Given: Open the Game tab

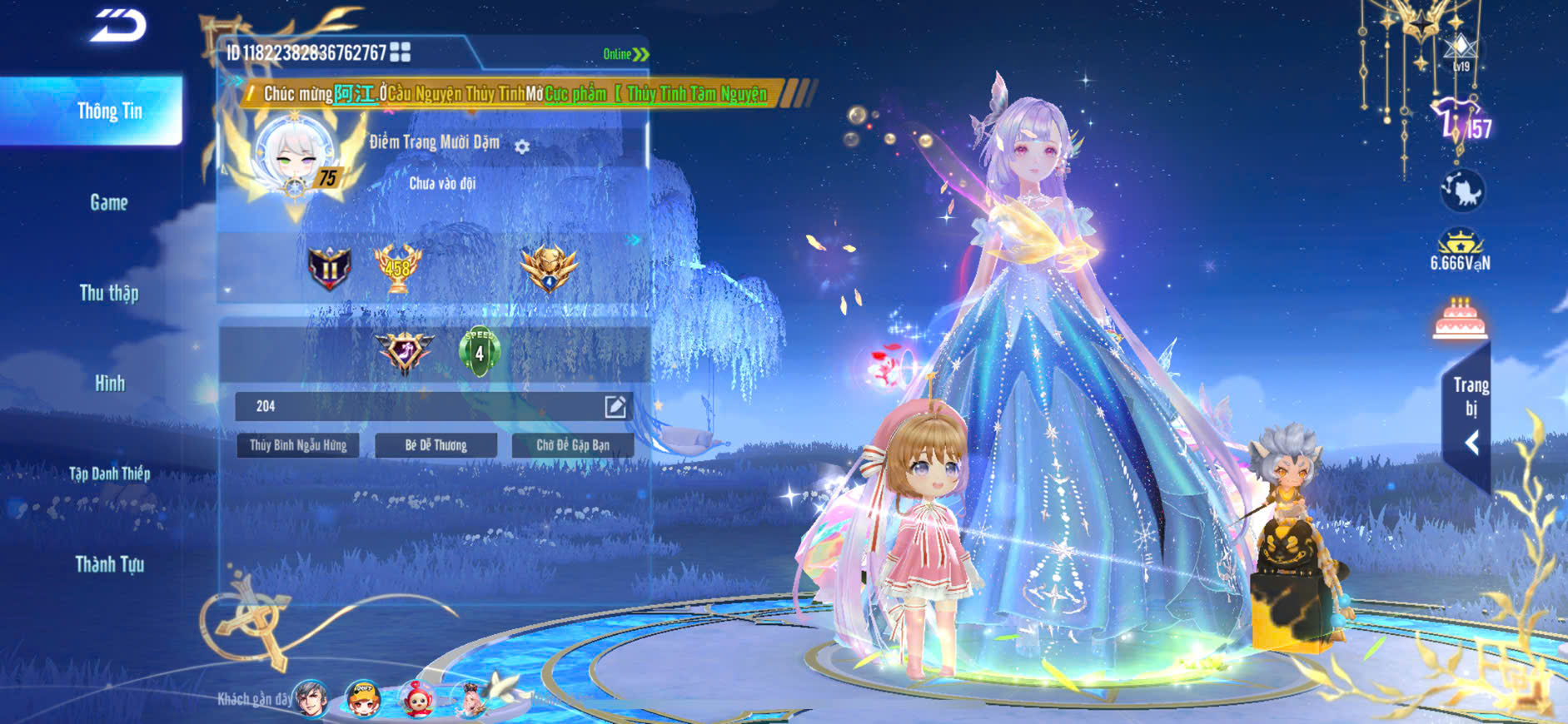Looking at the screenshot, I should pos(109,202).
